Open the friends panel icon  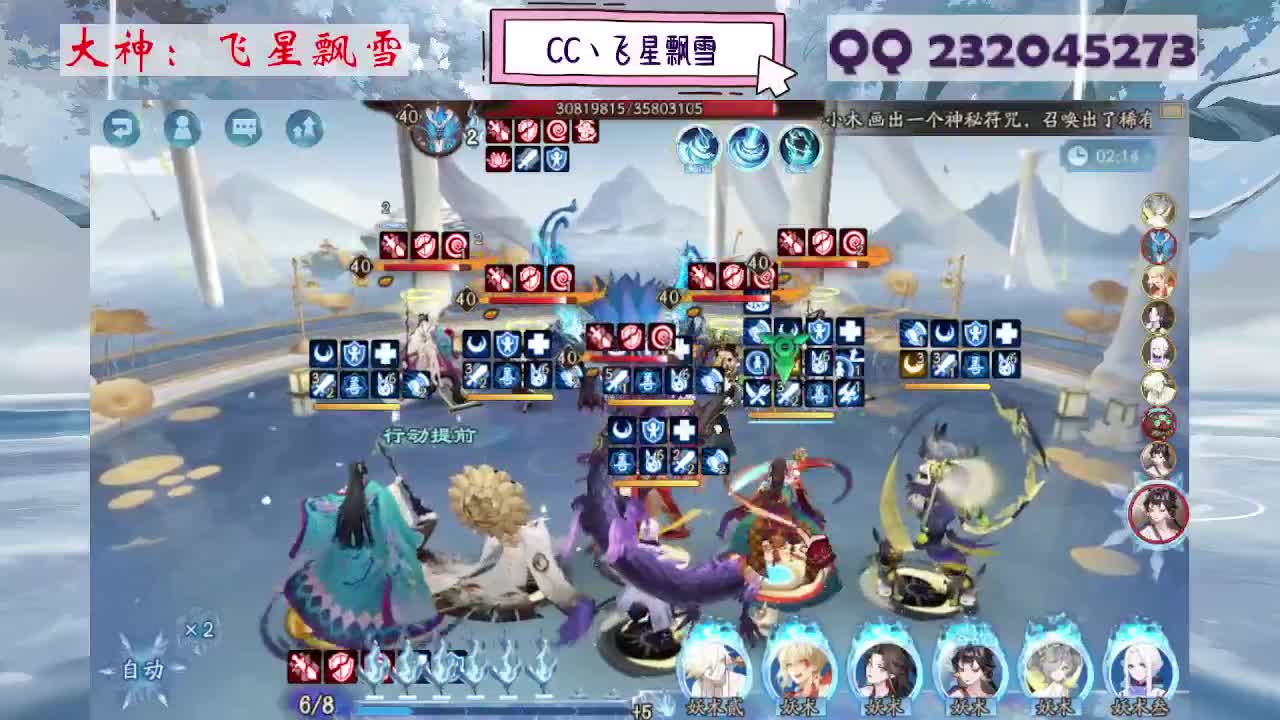(x=182, y=129)
